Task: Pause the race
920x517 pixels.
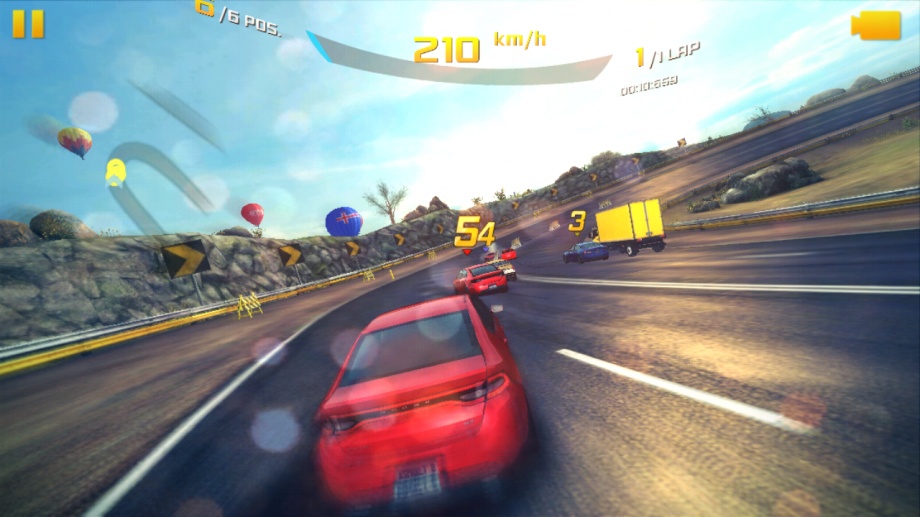Action: 28,23
